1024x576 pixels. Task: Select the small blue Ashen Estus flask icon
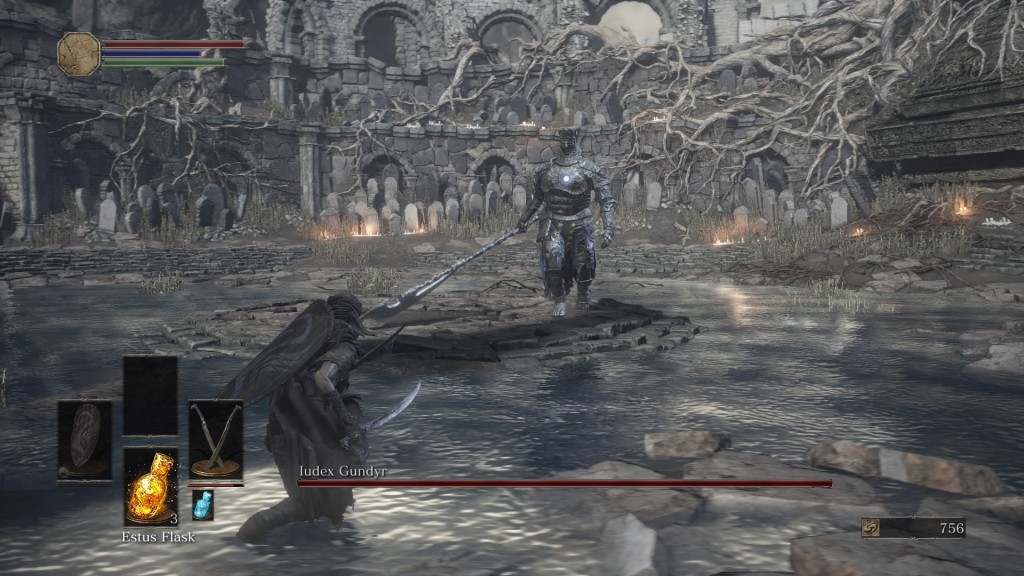pos(203,505)
